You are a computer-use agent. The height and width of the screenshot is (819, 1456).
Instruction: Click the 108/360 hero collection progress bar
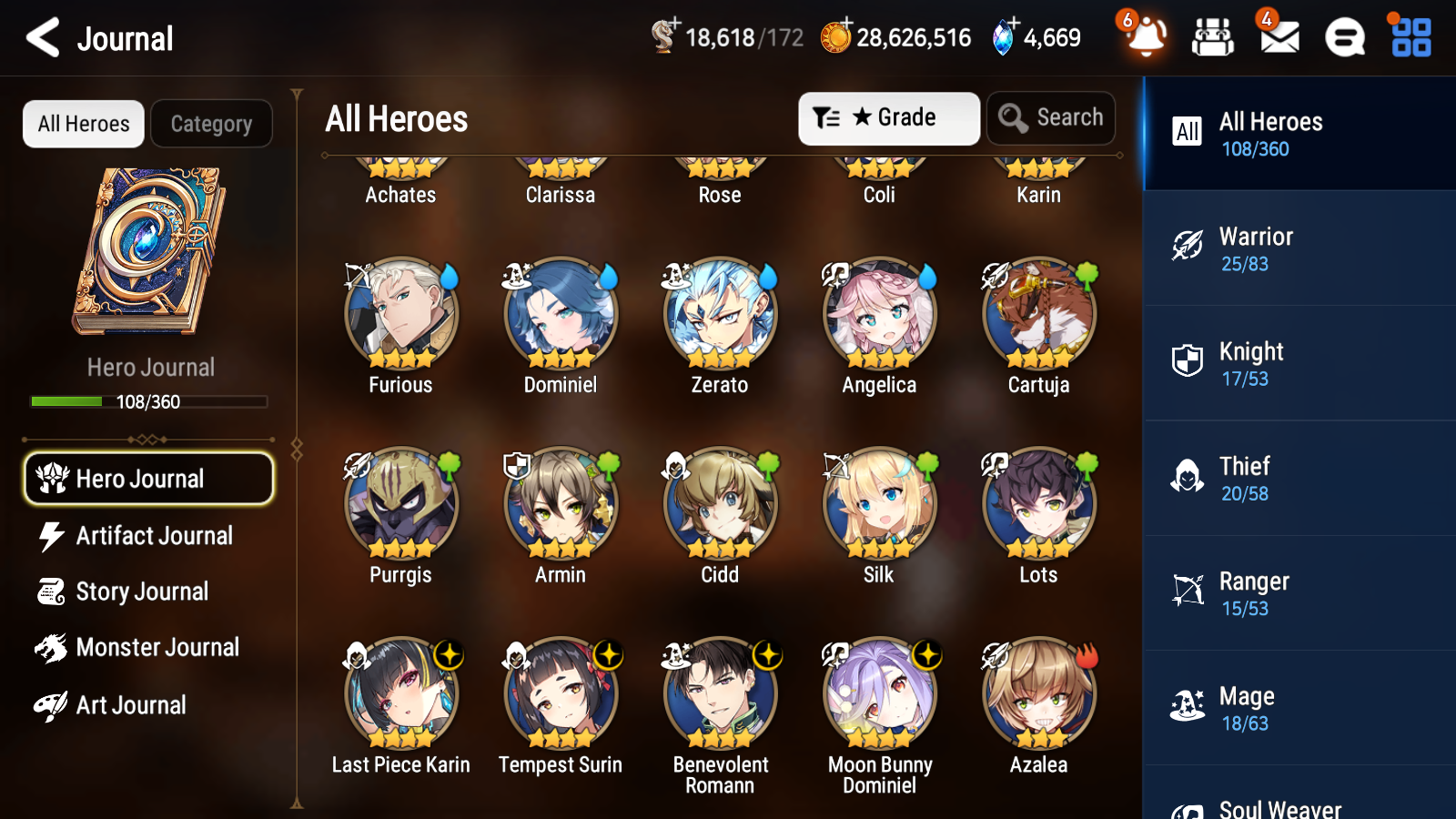148,401
